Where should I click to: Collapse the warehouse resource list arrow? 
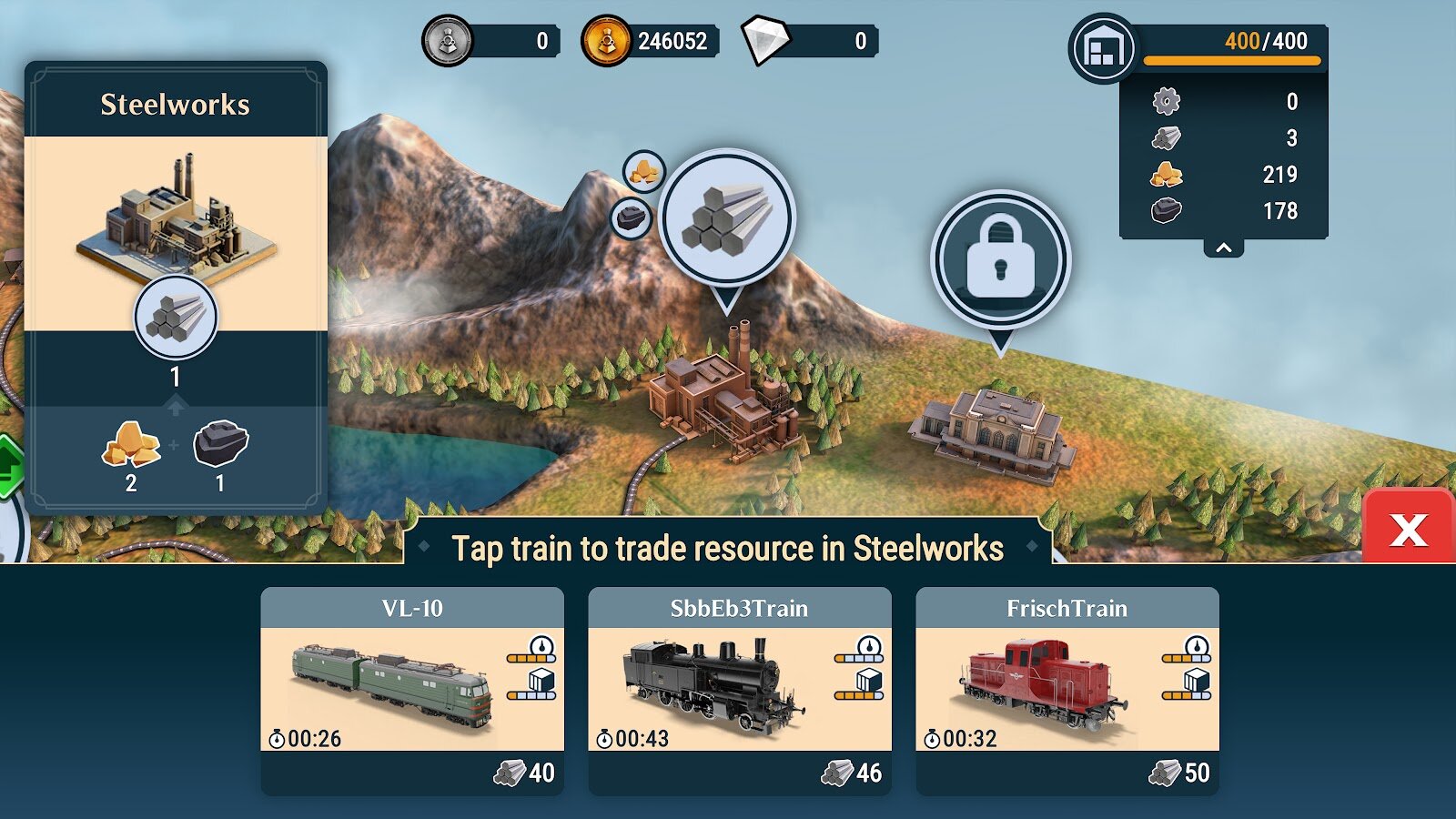[x=1224, y=248]
